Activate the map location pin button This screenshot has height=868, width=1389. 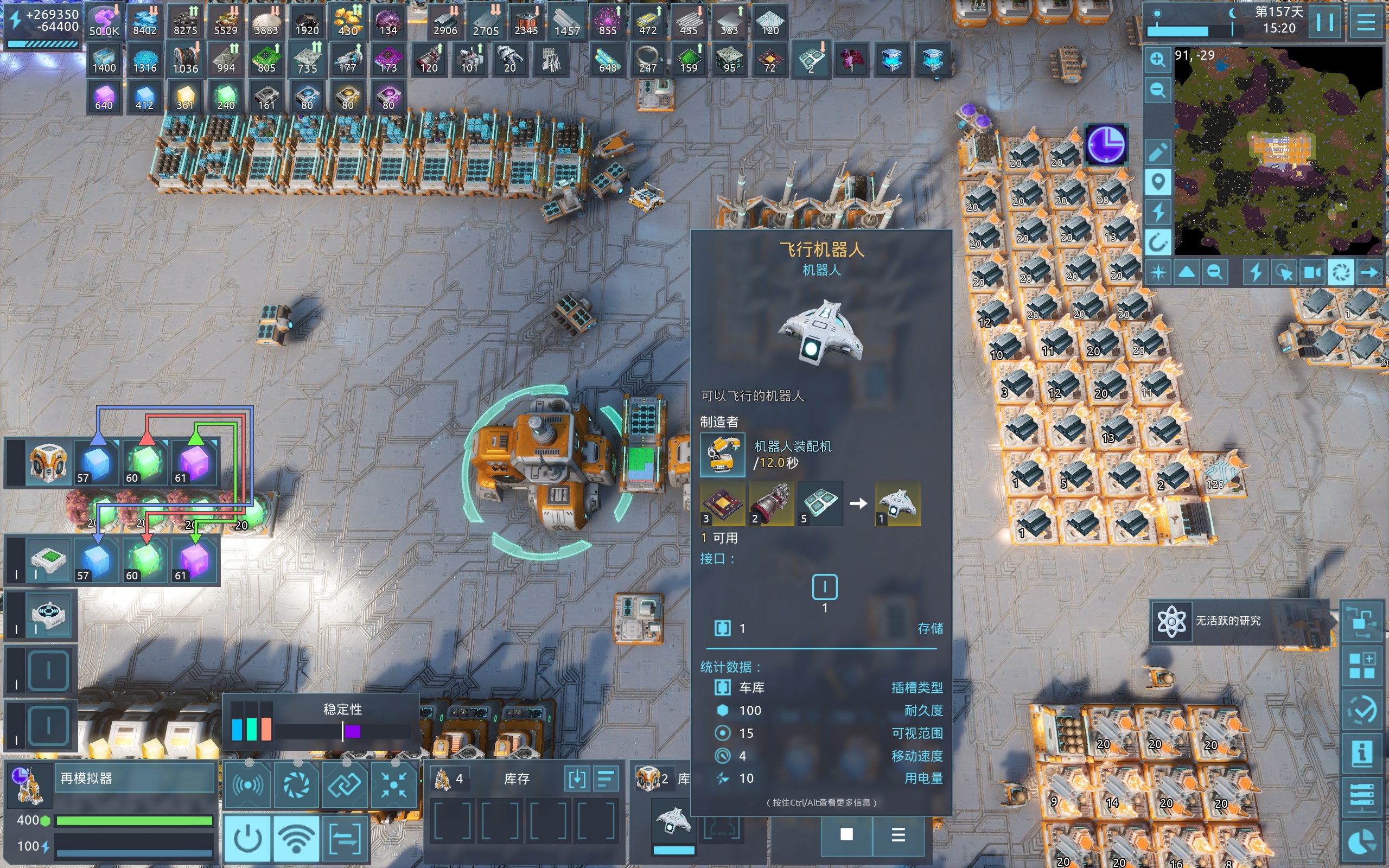coord(1158,183)
